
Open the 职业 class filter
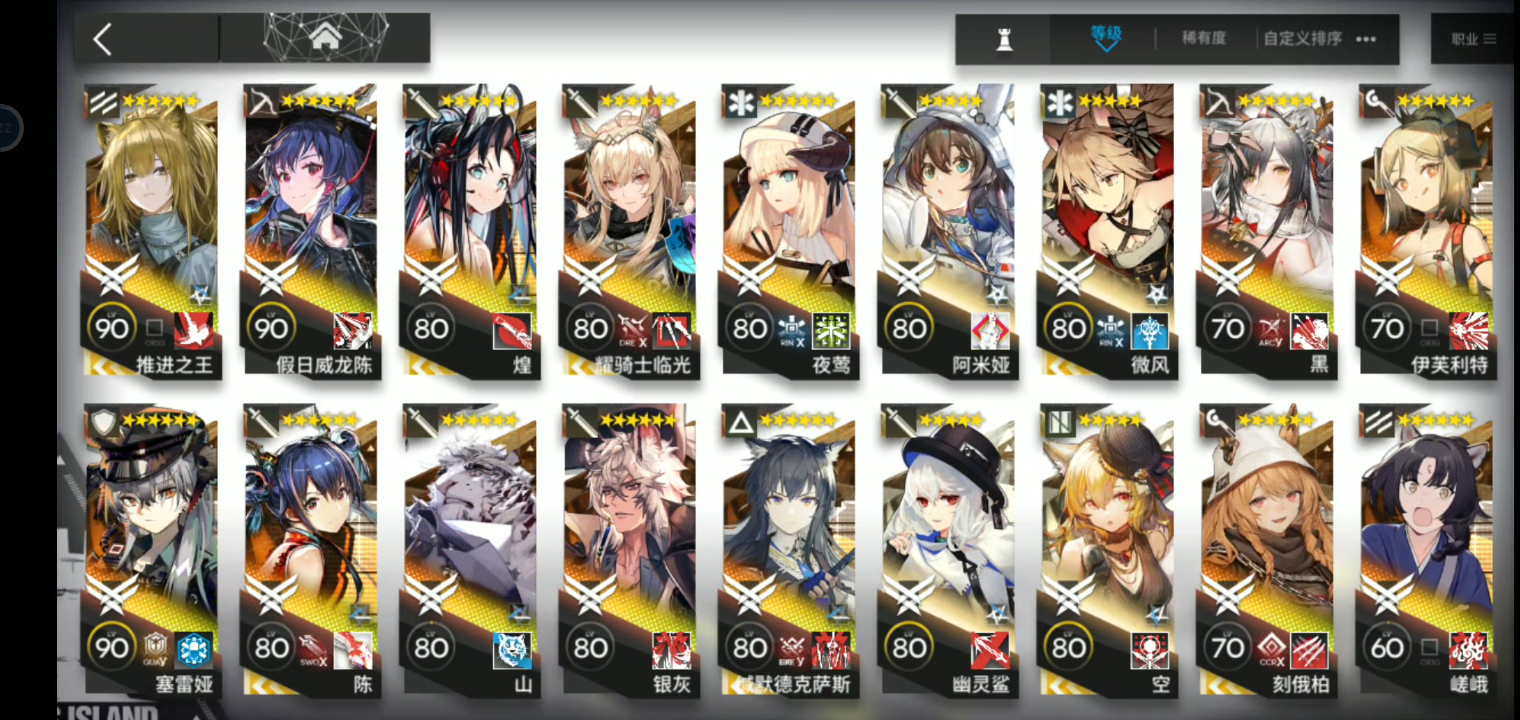coord(1473,39)
